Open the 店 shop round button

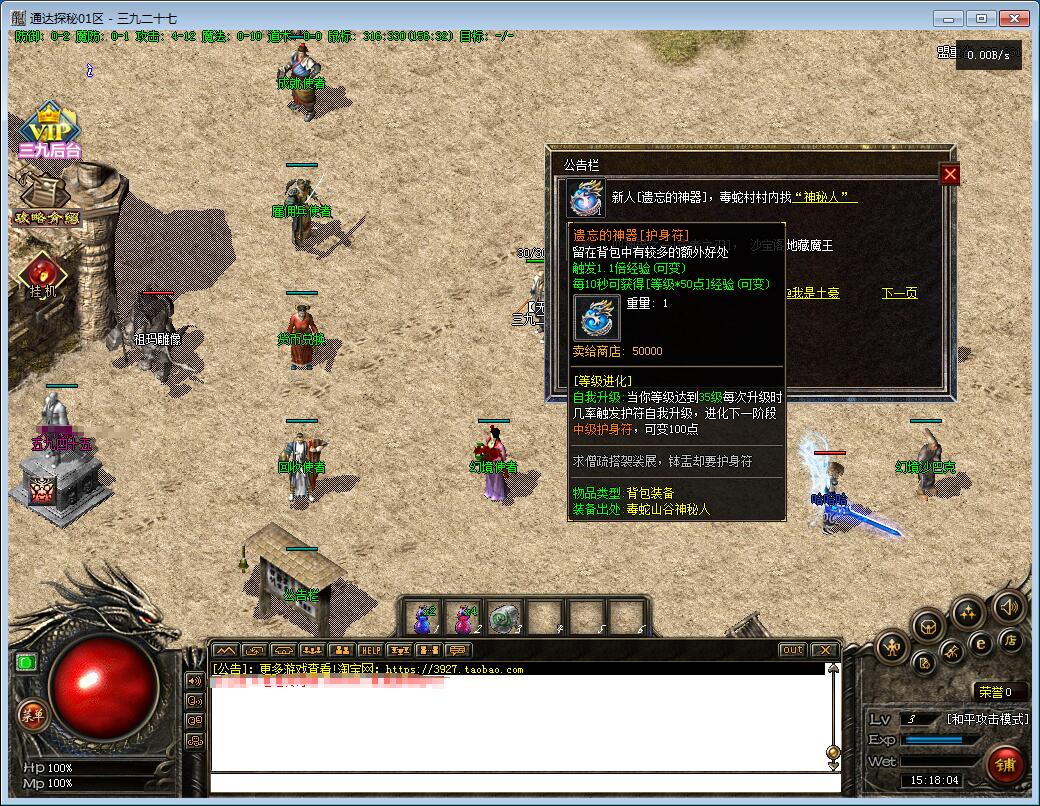(1011, 640)
